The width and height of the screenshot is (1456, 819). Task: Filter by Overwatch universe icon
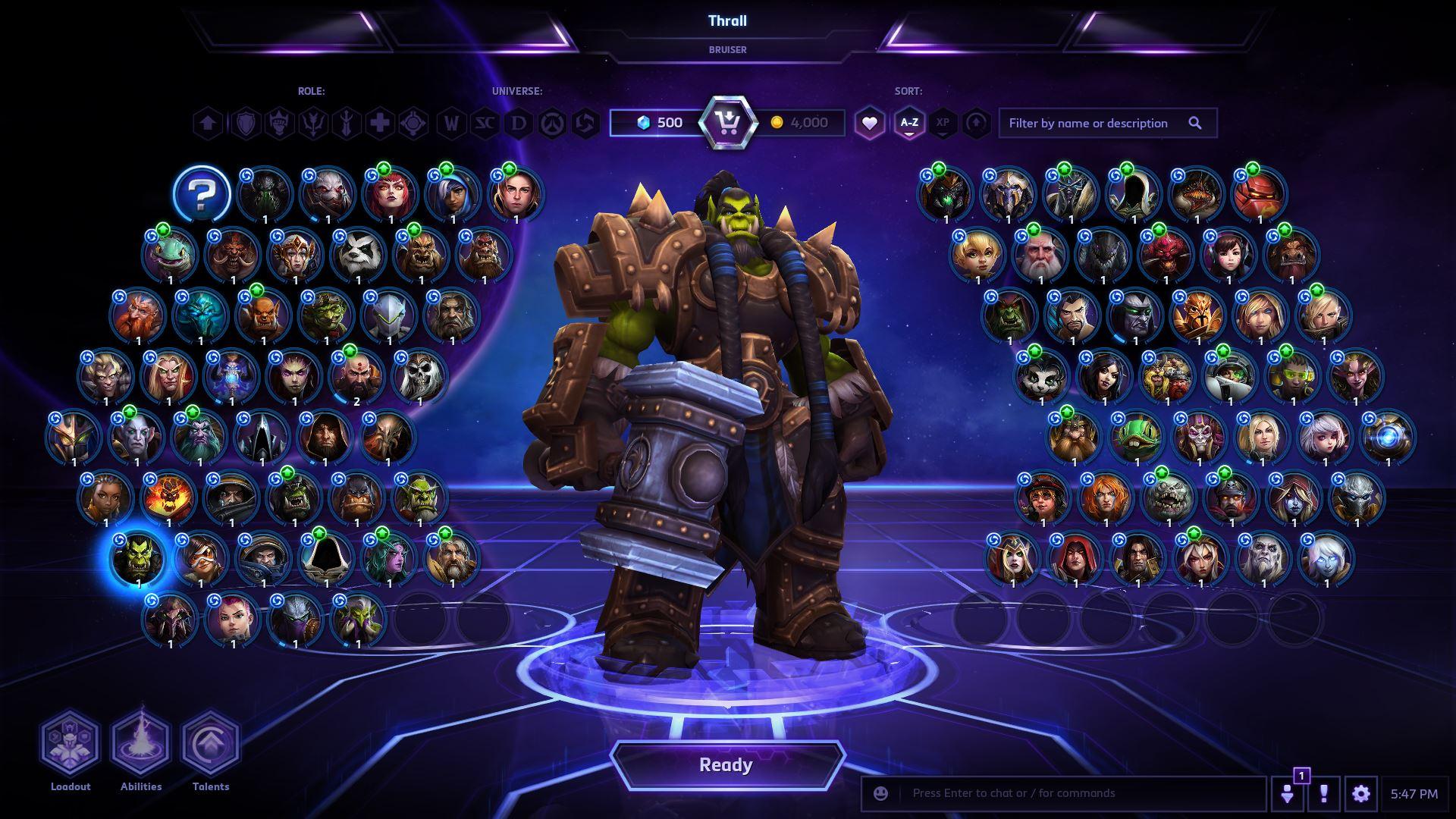pyautogui.click(x=551, y=123)
